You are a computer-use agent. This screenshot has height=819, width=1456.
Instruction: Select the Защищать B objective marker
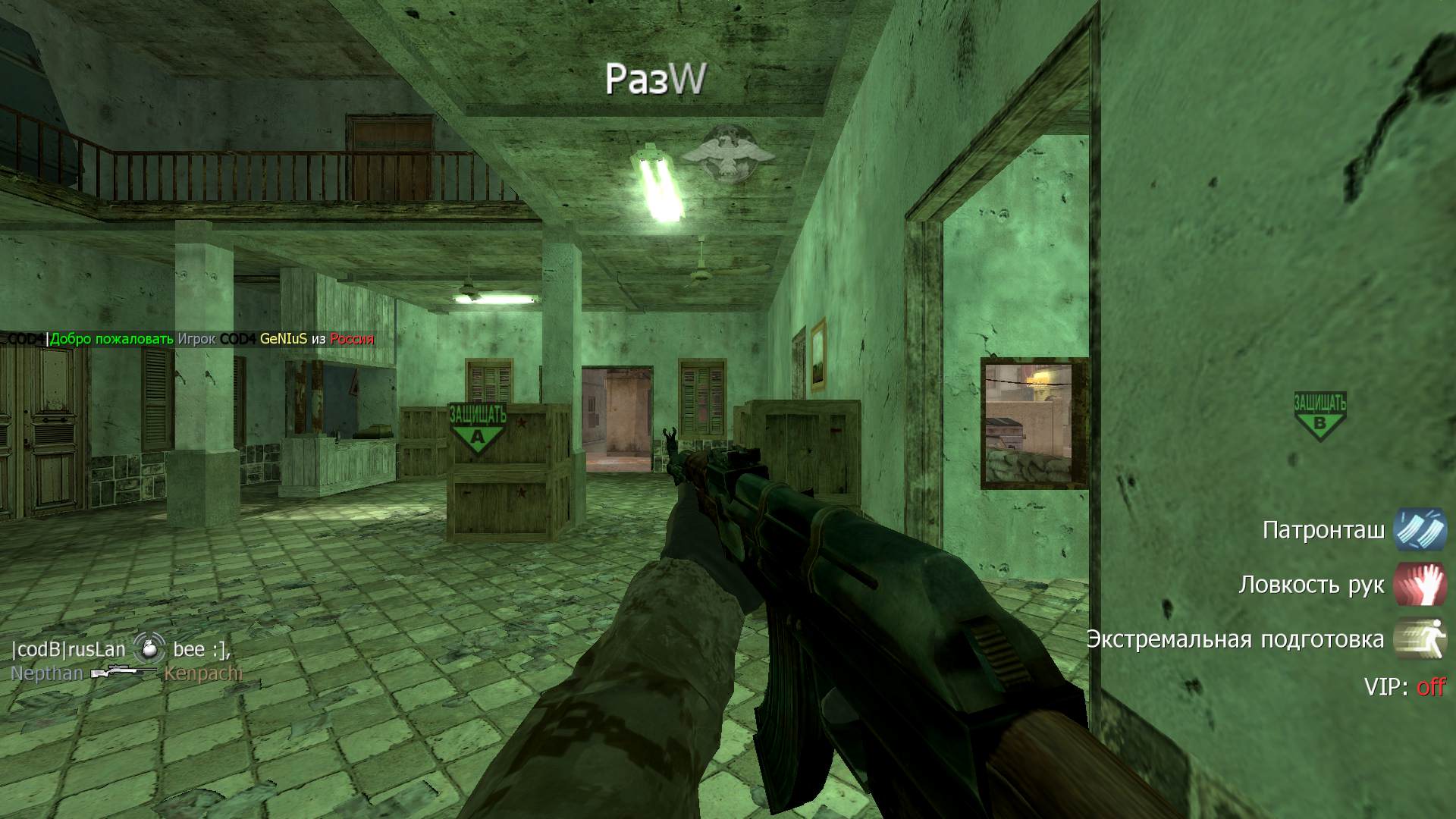click(x=1319, y=416)
